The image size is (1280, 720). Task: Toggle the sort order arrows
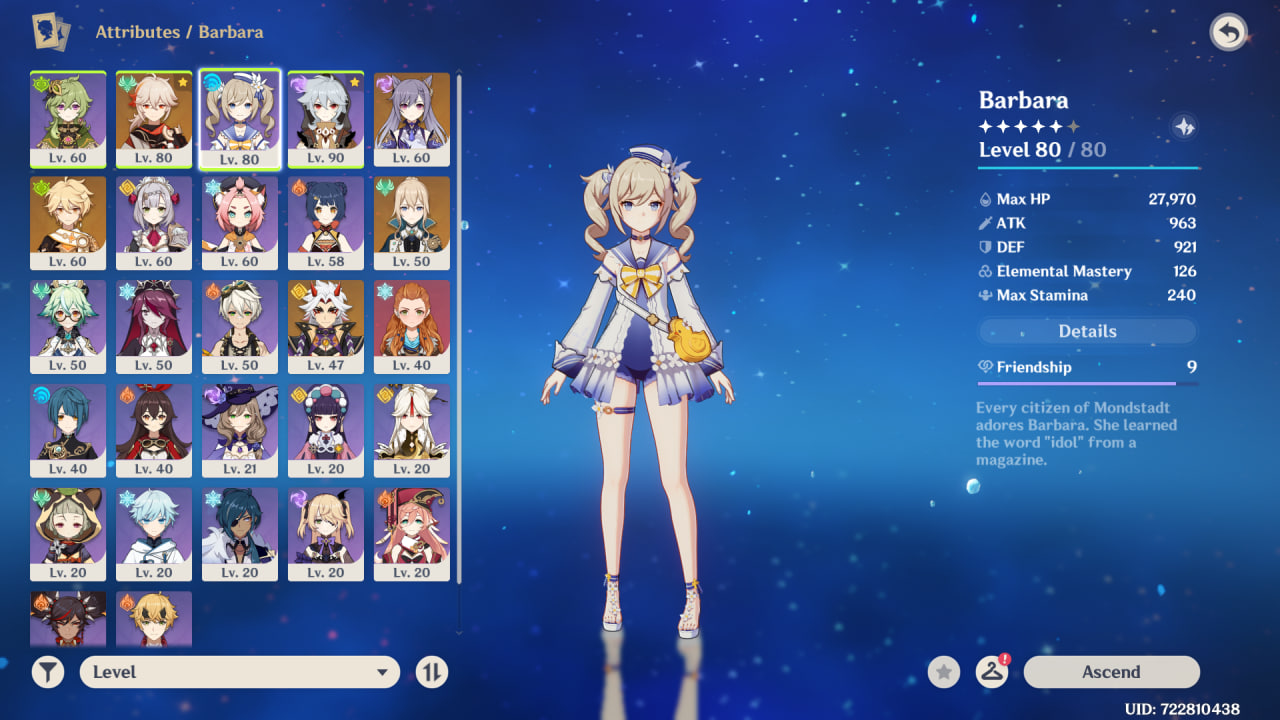(x=431, y=672)
